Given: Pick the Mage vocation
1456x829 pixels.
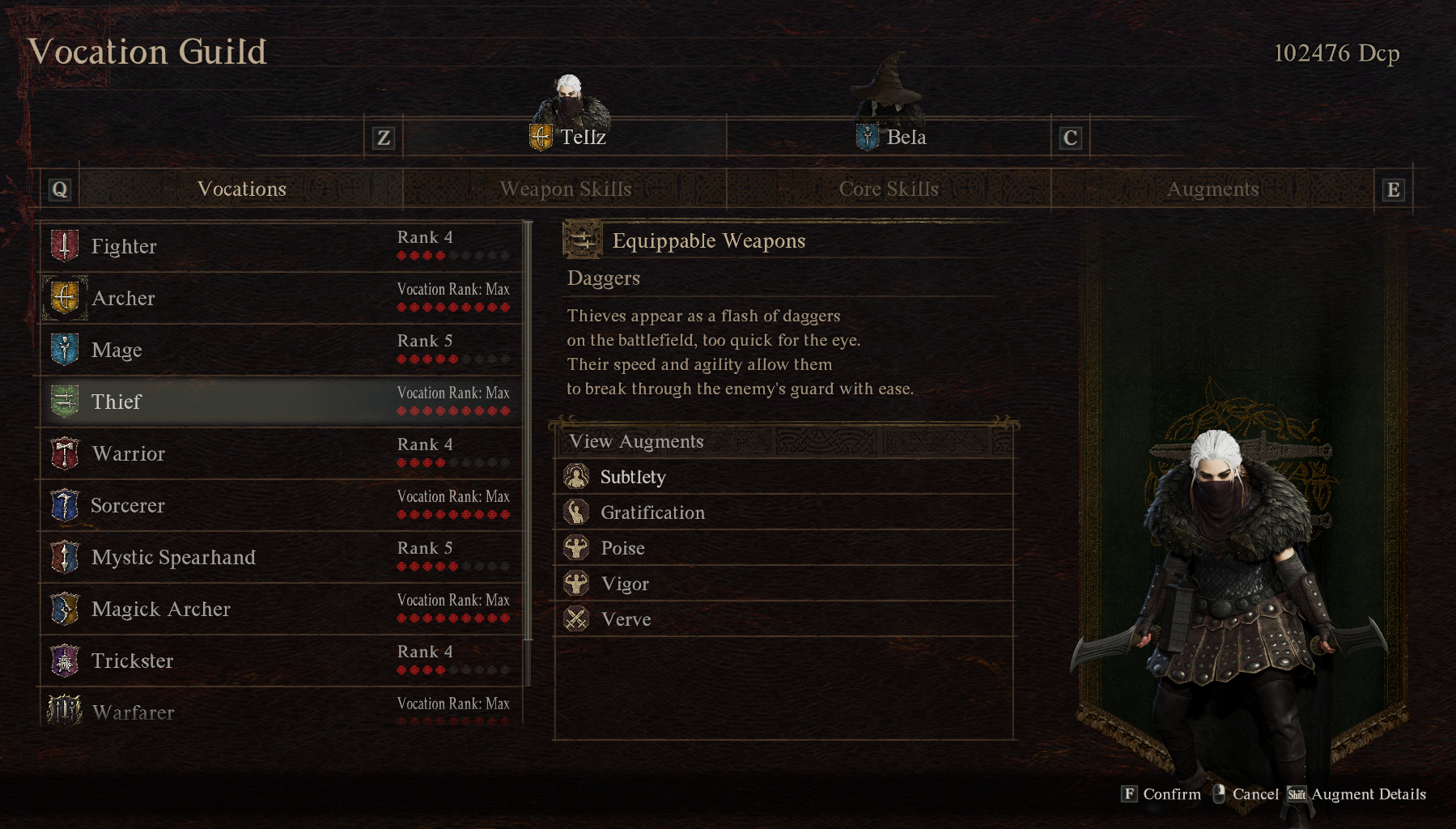Looking at the screenshot, I should click(x=279, y=350).
